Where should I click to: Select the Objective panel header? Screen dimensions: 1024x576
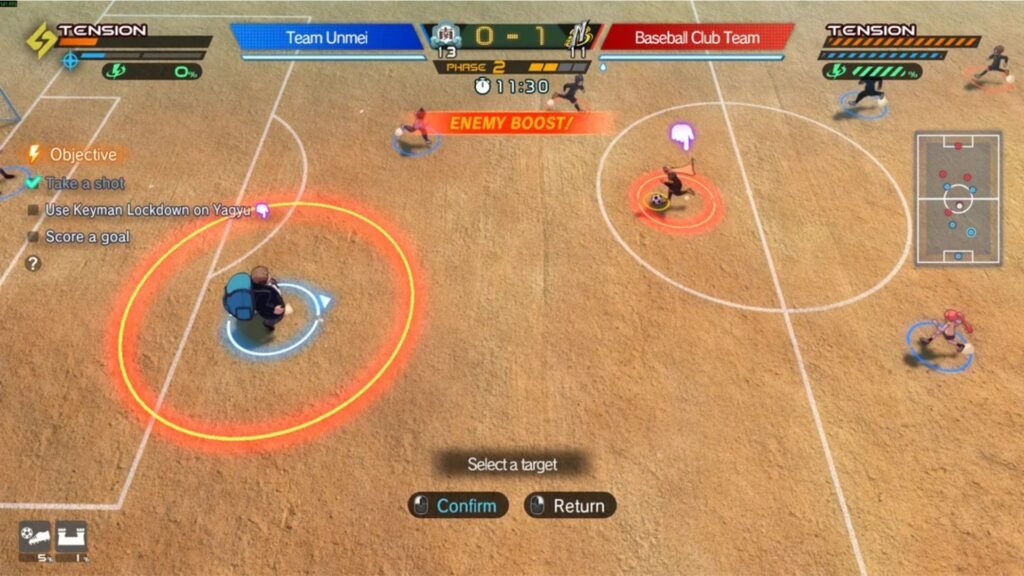(74, 154)
